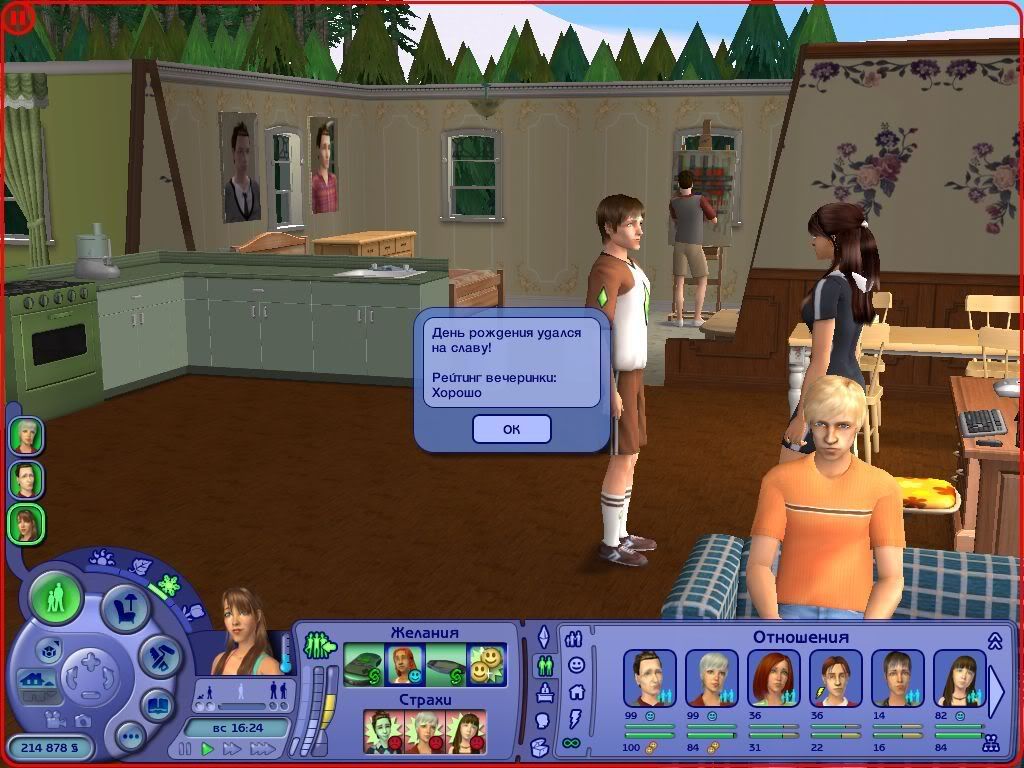1024x768 pixels.
Task: Click the camera zoom-in plus control
Action: click(89, 663)
